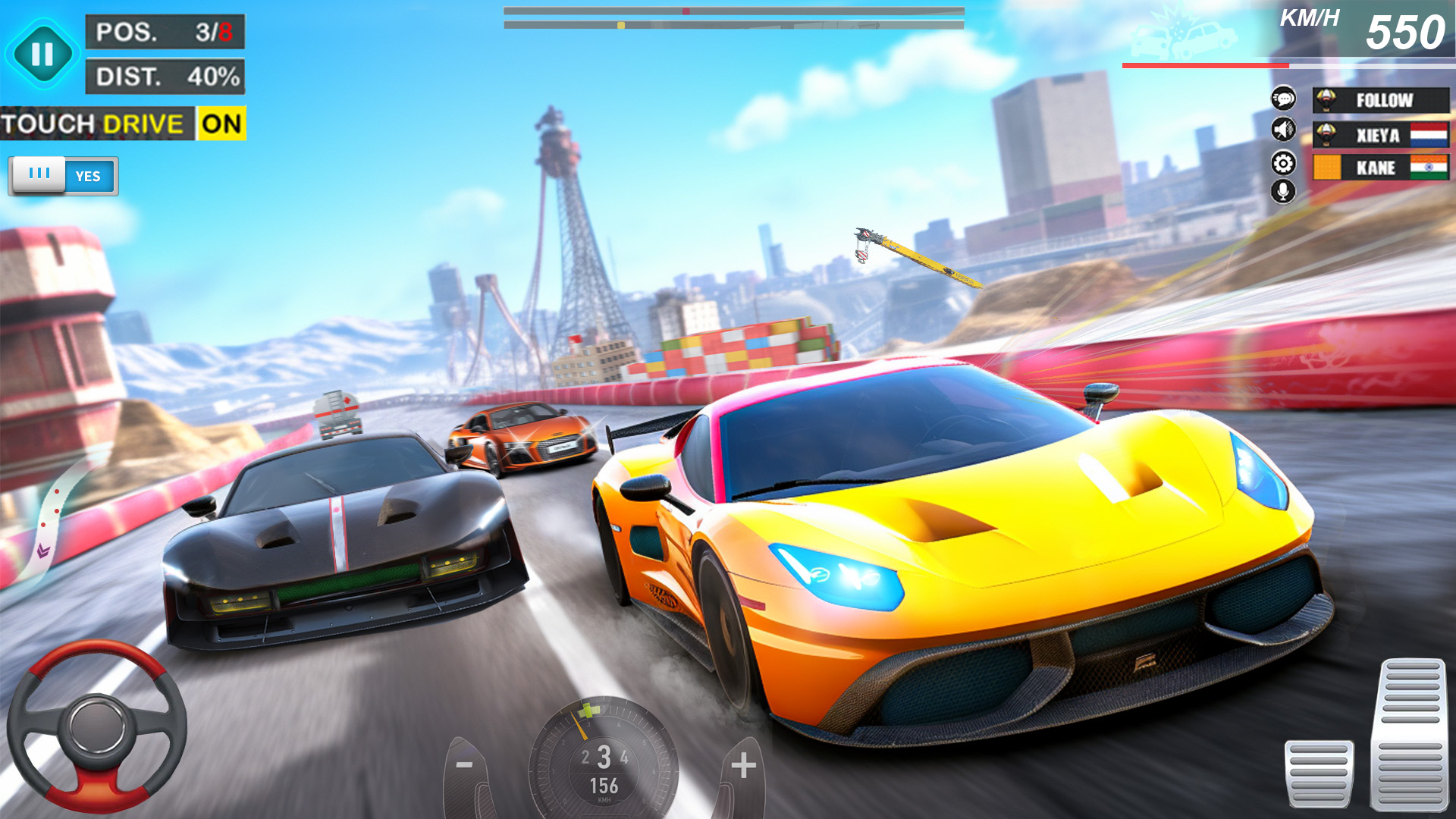This screenshot has height=819, width=1456.
Task: Toggle TOUCH DRIVE off
Action: (x=221, y=124)
